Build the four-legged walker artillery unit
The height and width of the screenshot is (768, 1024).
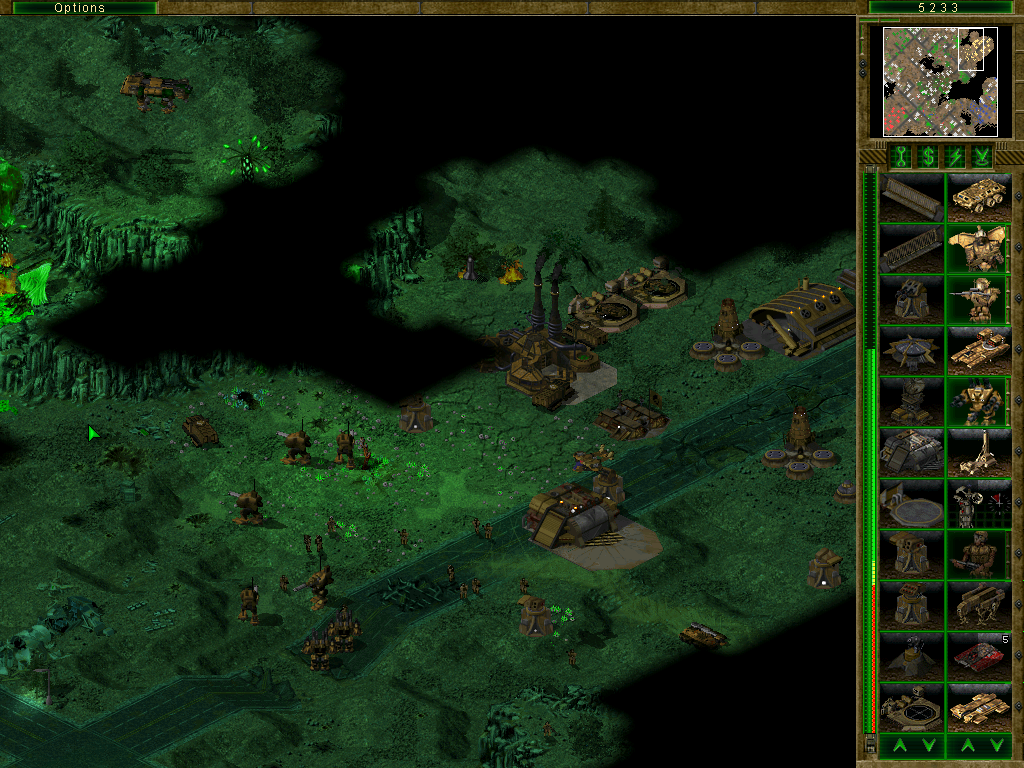point(978,606)
